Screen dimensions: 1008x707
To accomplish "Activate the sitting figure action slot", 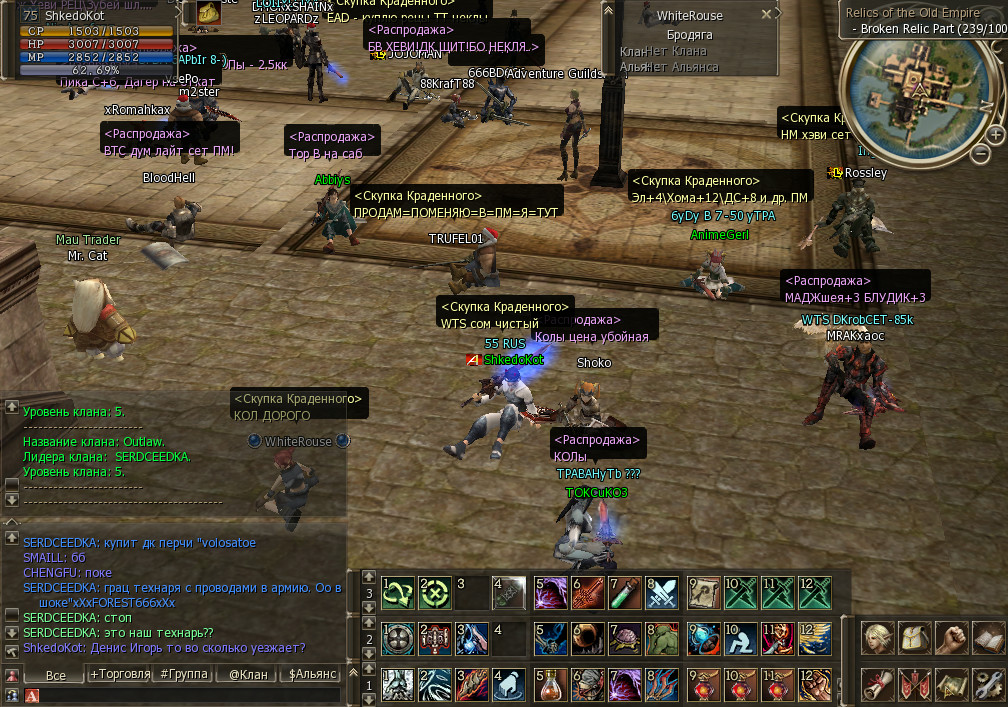I will pyautogui.click(x=743, y=638).
